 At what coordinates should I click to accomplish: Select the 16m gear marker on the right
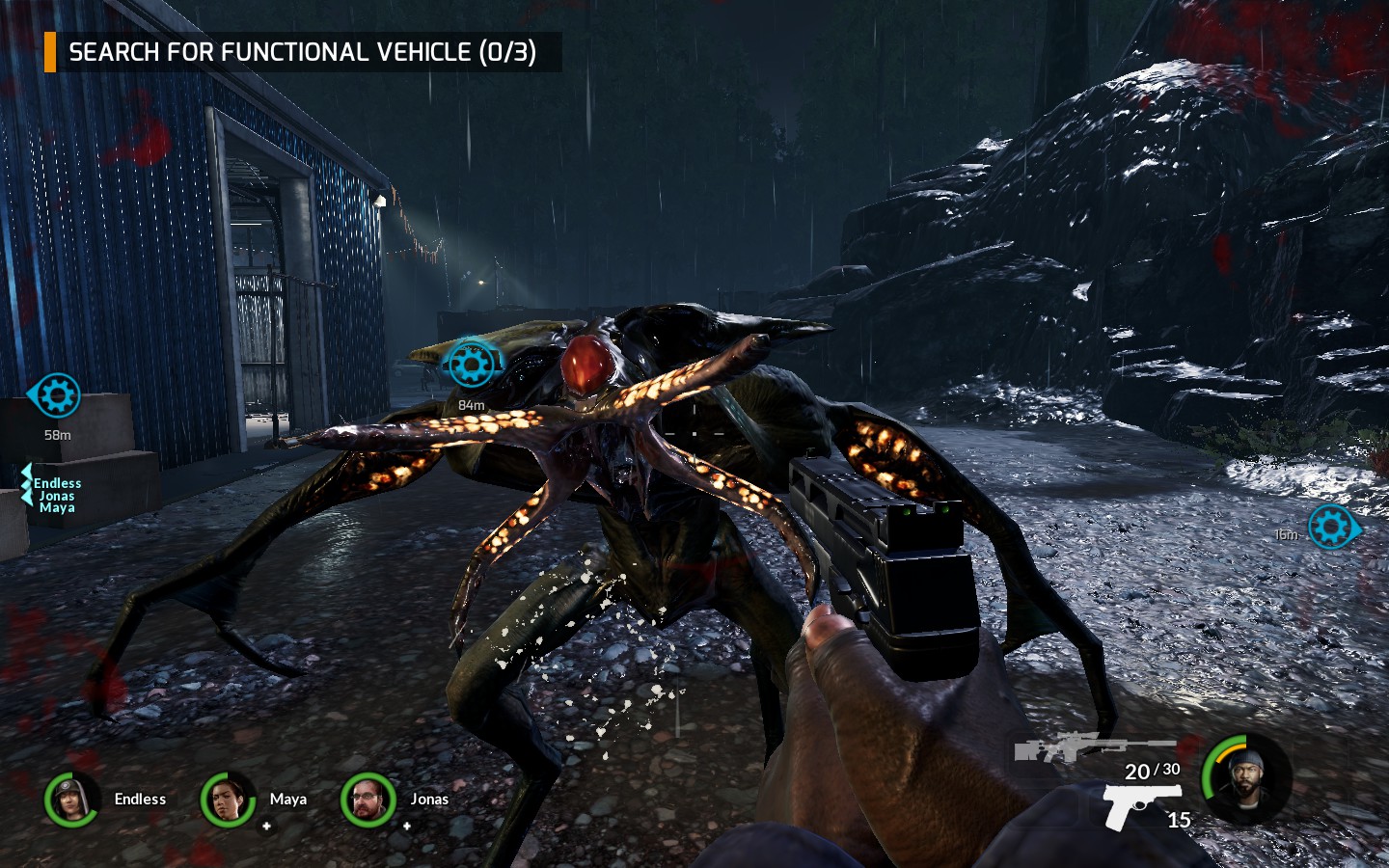coord(1332,529)
